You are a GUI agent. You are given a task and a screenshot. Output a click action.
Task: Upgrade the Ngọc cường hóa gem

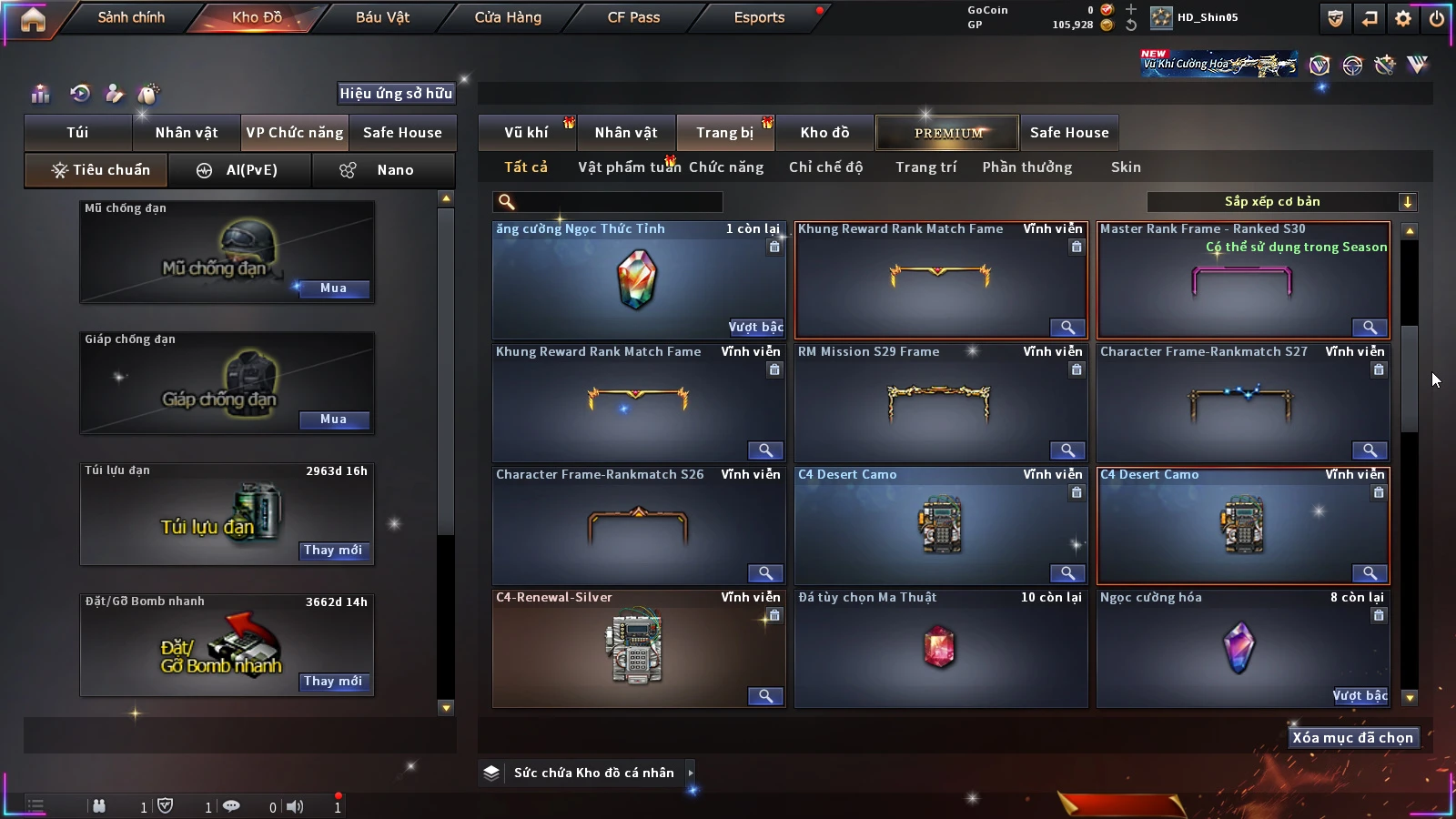point(1360,696)
